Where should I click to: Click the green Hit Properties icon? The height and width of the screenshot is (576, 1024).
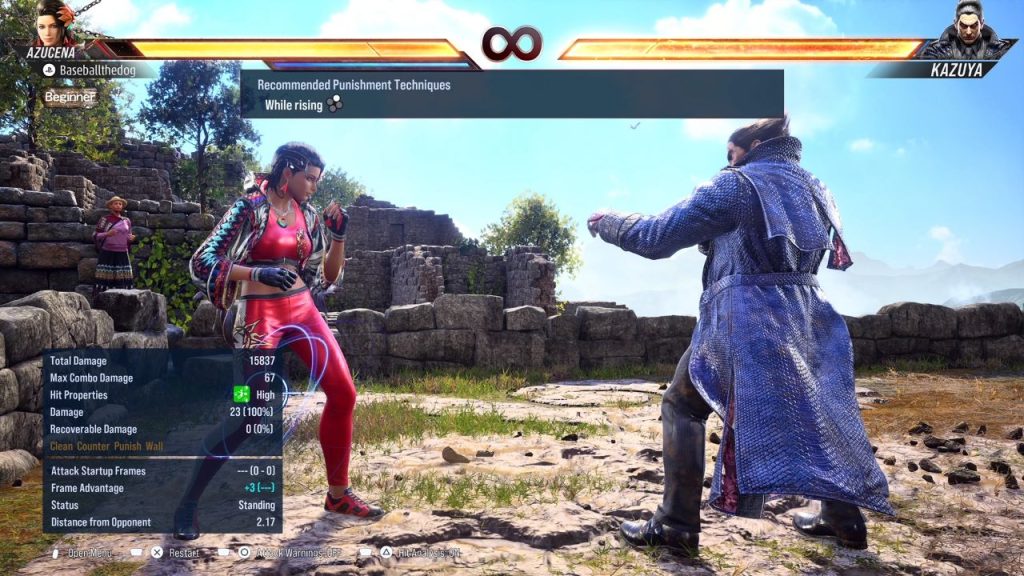tap(241, 395)
